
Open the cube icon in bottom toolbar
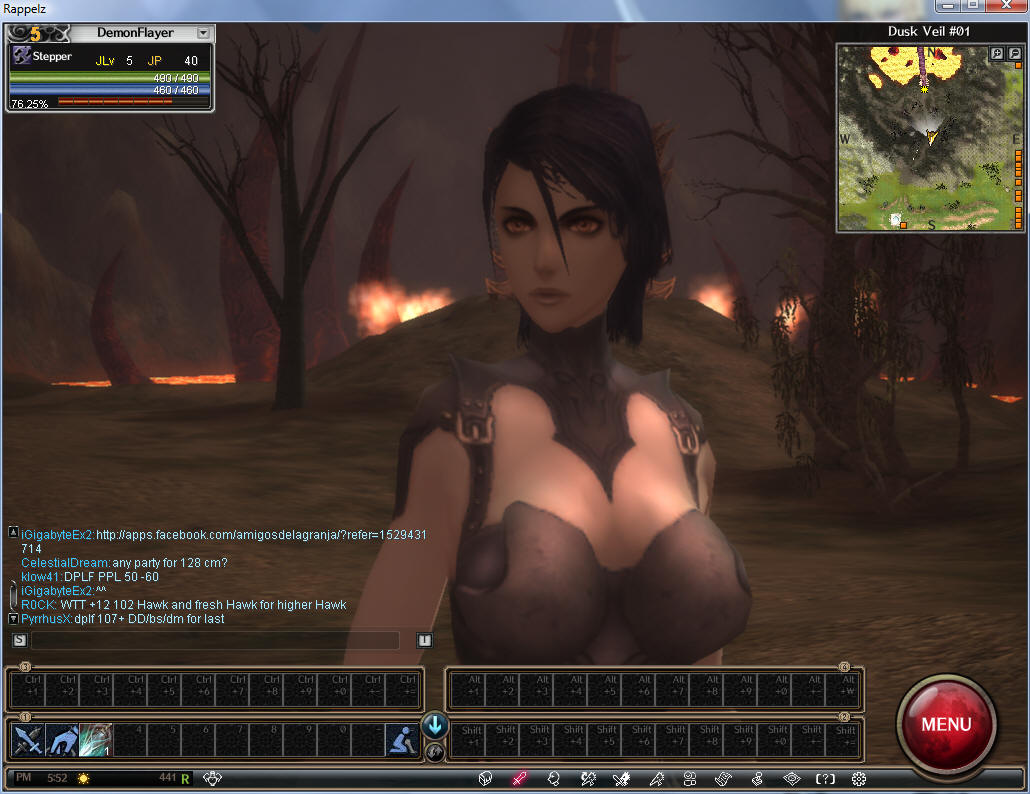click(485, 778)
